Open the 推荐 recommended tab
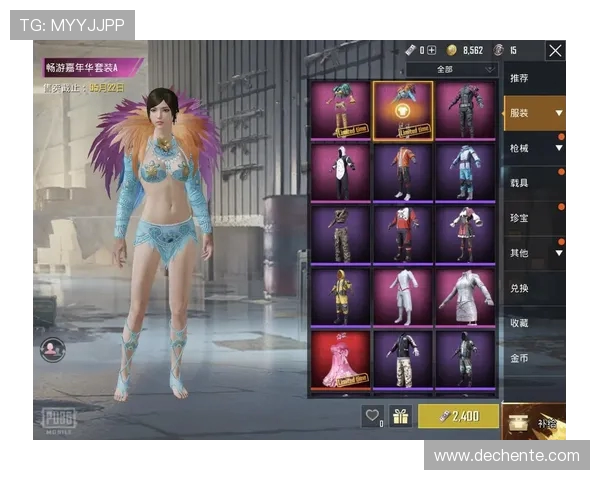 tap(520, 78)
